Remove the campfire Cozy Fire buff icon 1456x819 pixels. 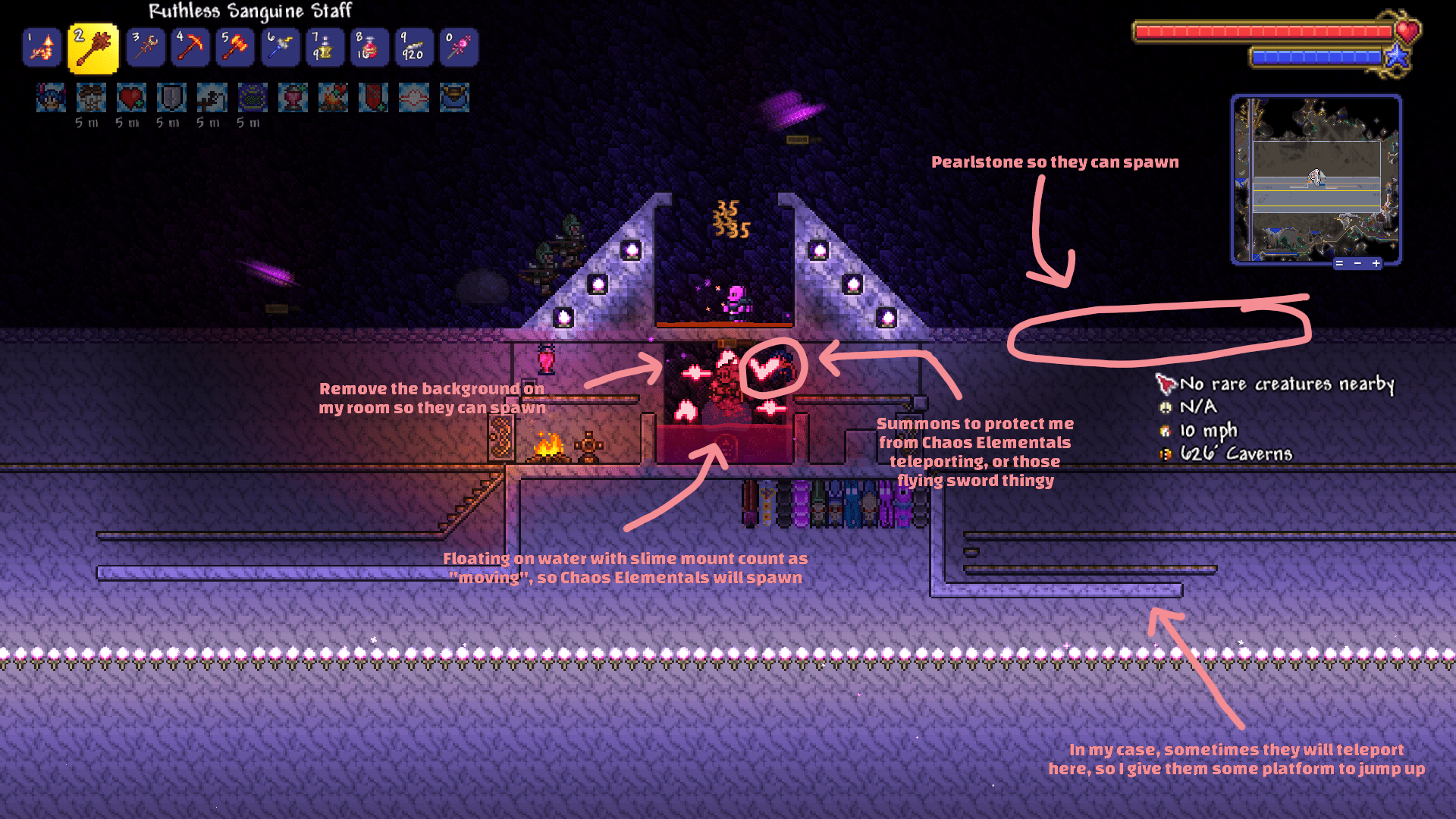(x=331, y=99)
